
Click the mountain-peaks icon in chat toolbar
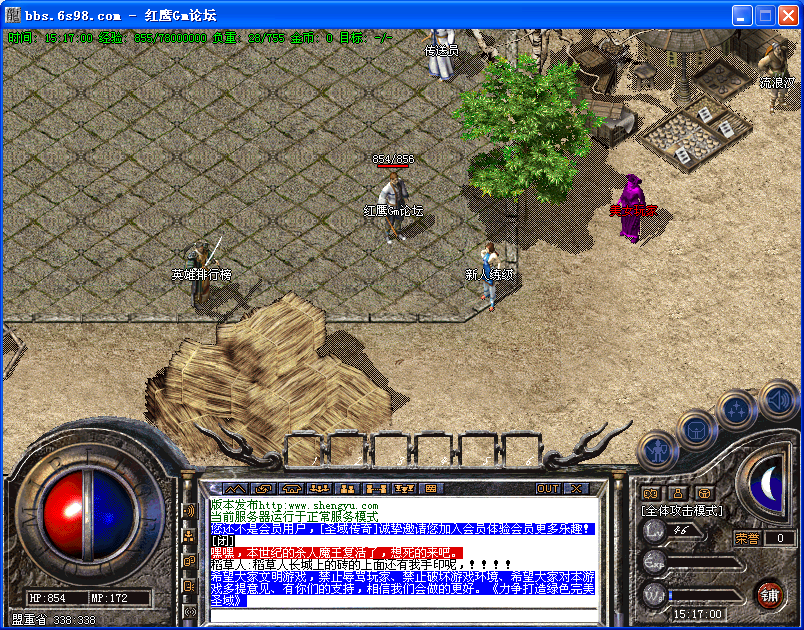234,488
